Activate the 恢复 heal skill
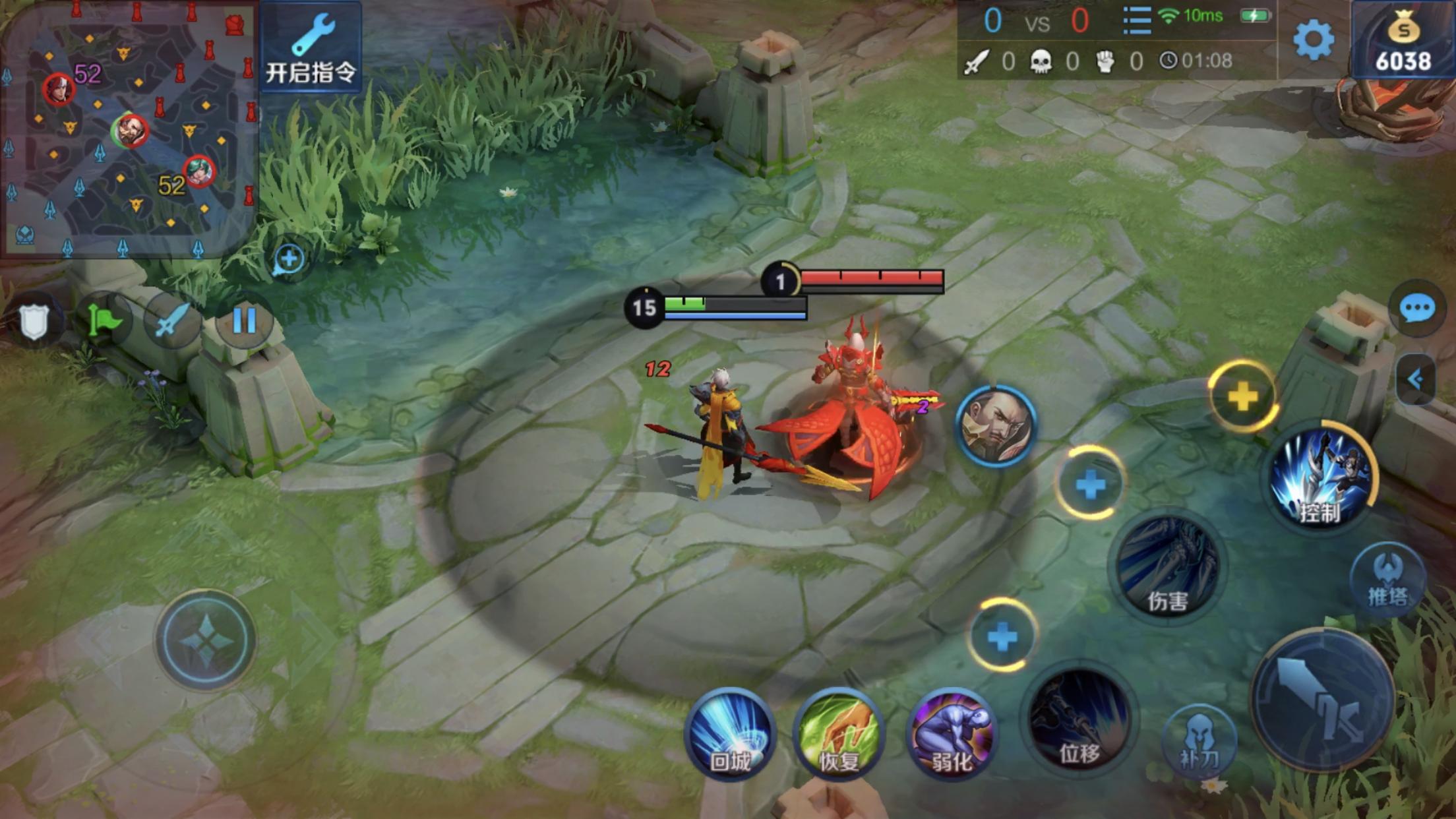Screen dimensions: 1456x819 point(839,734)
